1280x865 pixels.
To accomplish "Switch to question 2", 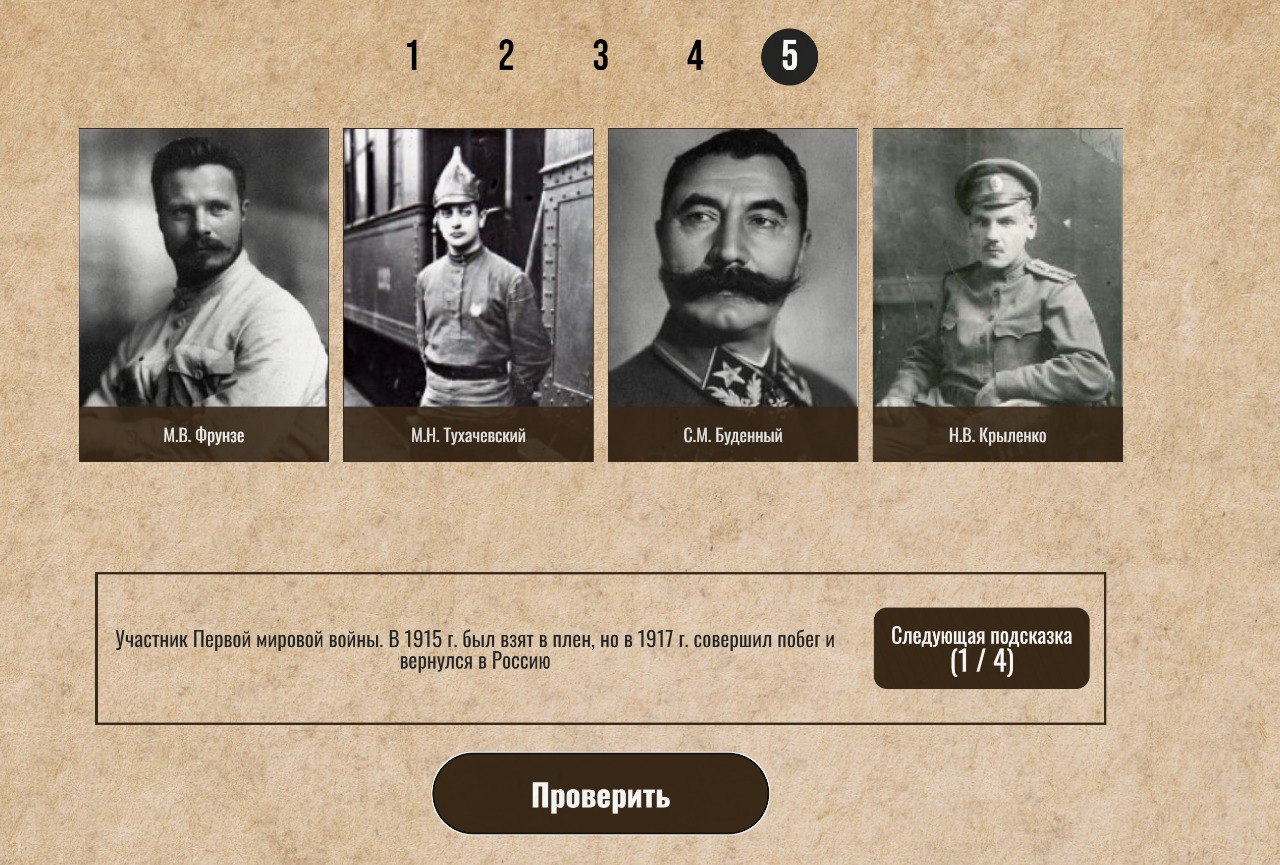I will pos(506,55).
